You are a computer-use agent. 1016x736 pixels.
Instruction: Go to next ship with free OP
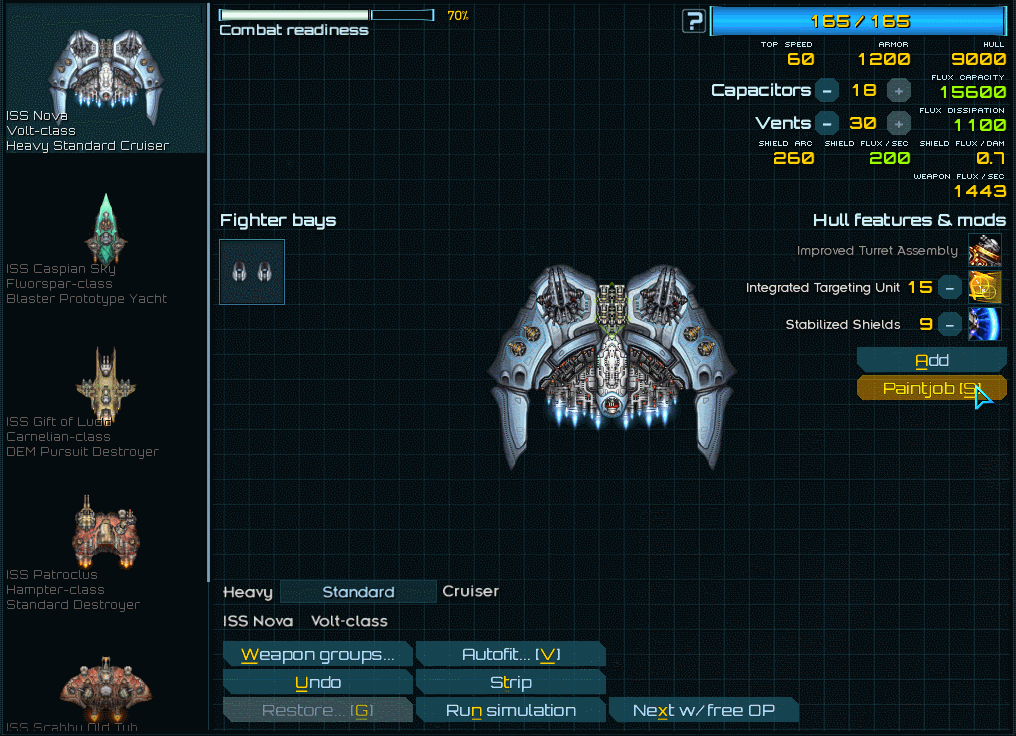point(703,711)
